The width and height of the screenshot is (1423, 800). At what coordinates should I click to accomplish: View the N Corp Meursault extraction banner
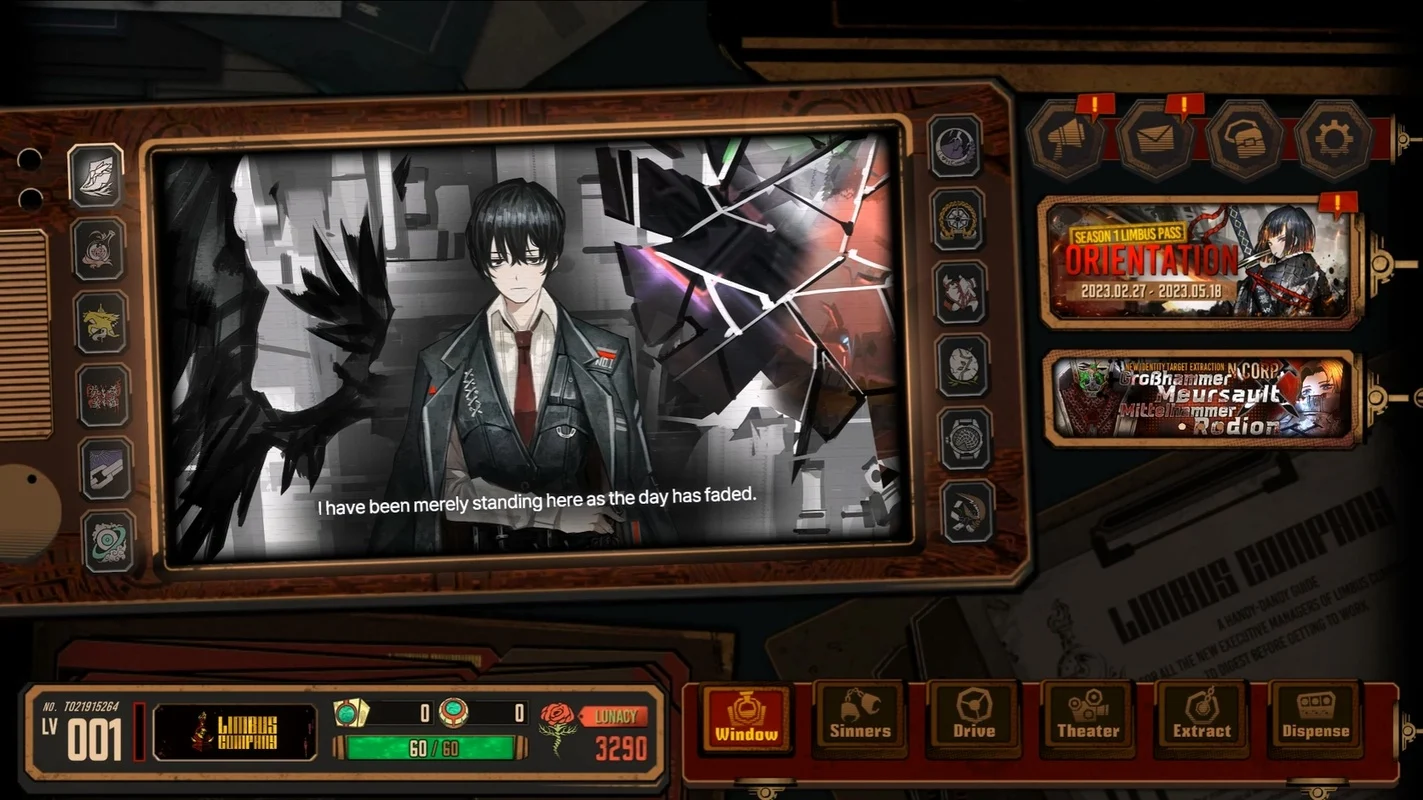(x=1200, y=399)
